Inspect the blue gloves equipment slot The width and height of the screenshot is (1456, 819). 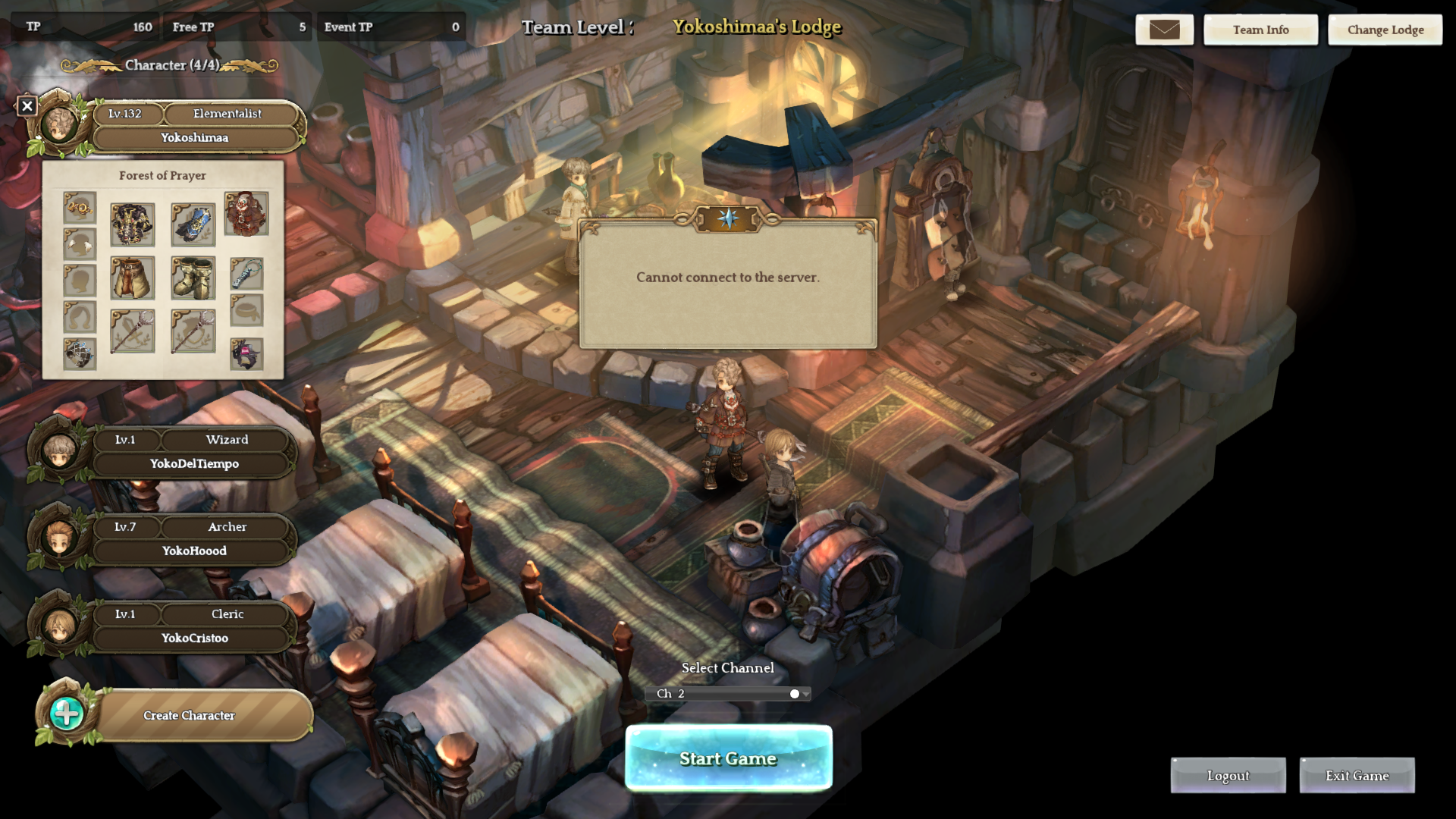(193, 224)
